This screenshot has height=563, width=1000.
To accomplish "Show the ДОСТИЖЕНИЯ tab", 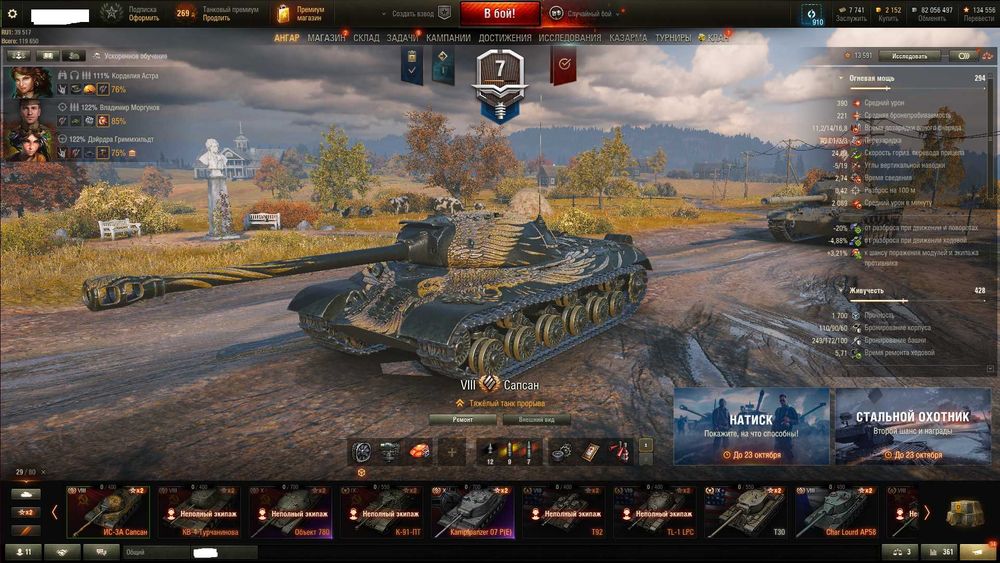I will click(x=505, y=38).
